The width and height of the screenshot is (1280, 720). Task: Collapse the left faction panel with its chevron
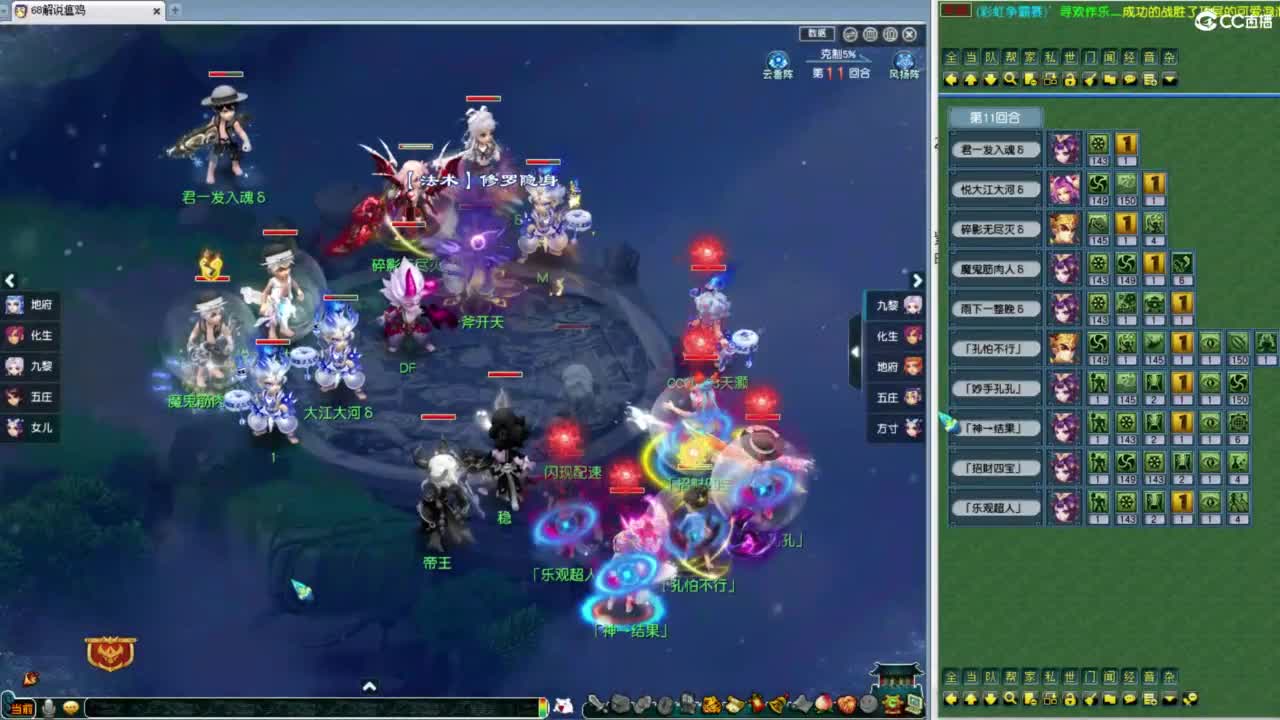pyautogui.click(x=10, y=281)
